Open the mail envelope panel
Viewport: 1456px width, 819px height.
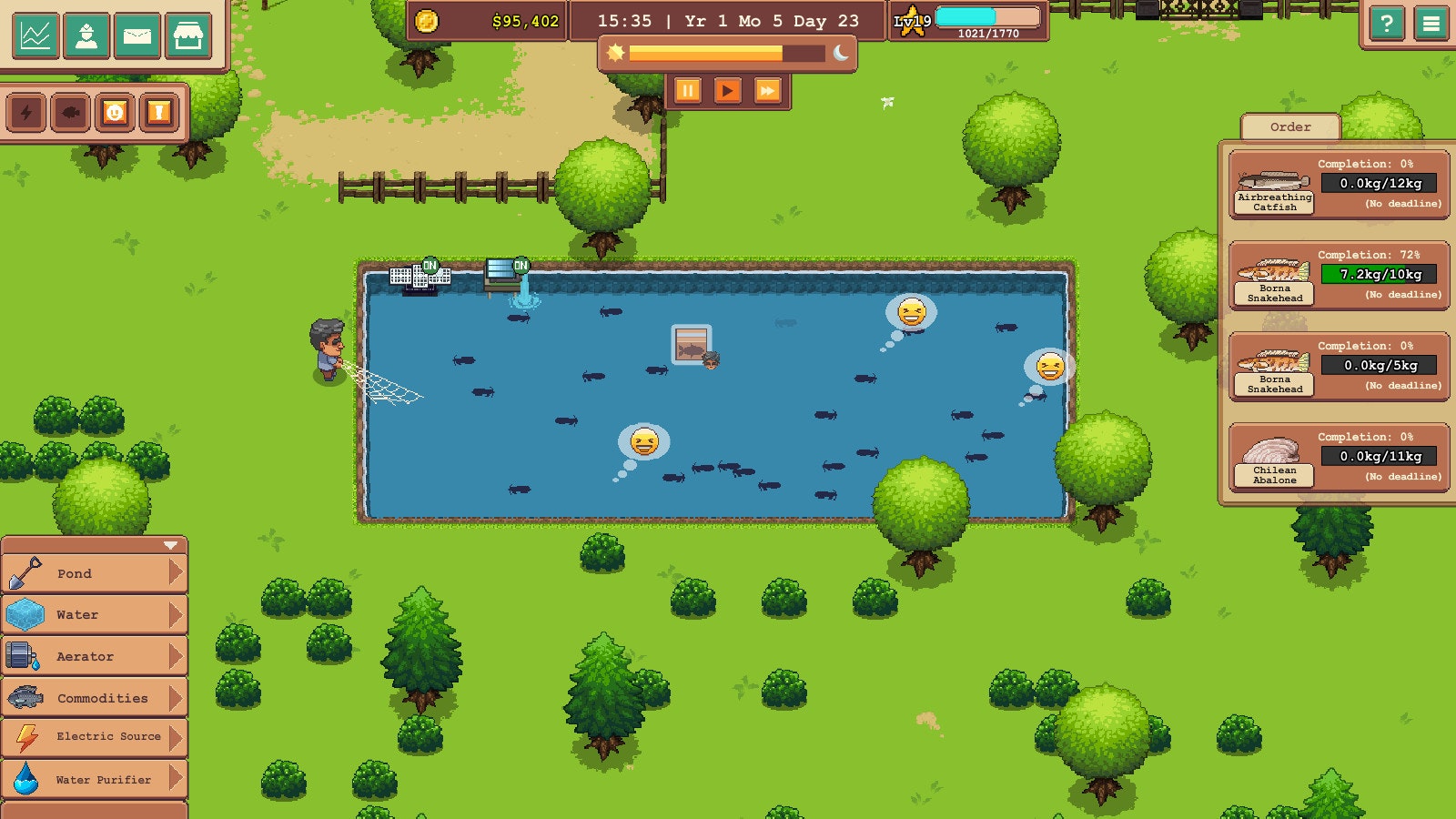(138, 36)
